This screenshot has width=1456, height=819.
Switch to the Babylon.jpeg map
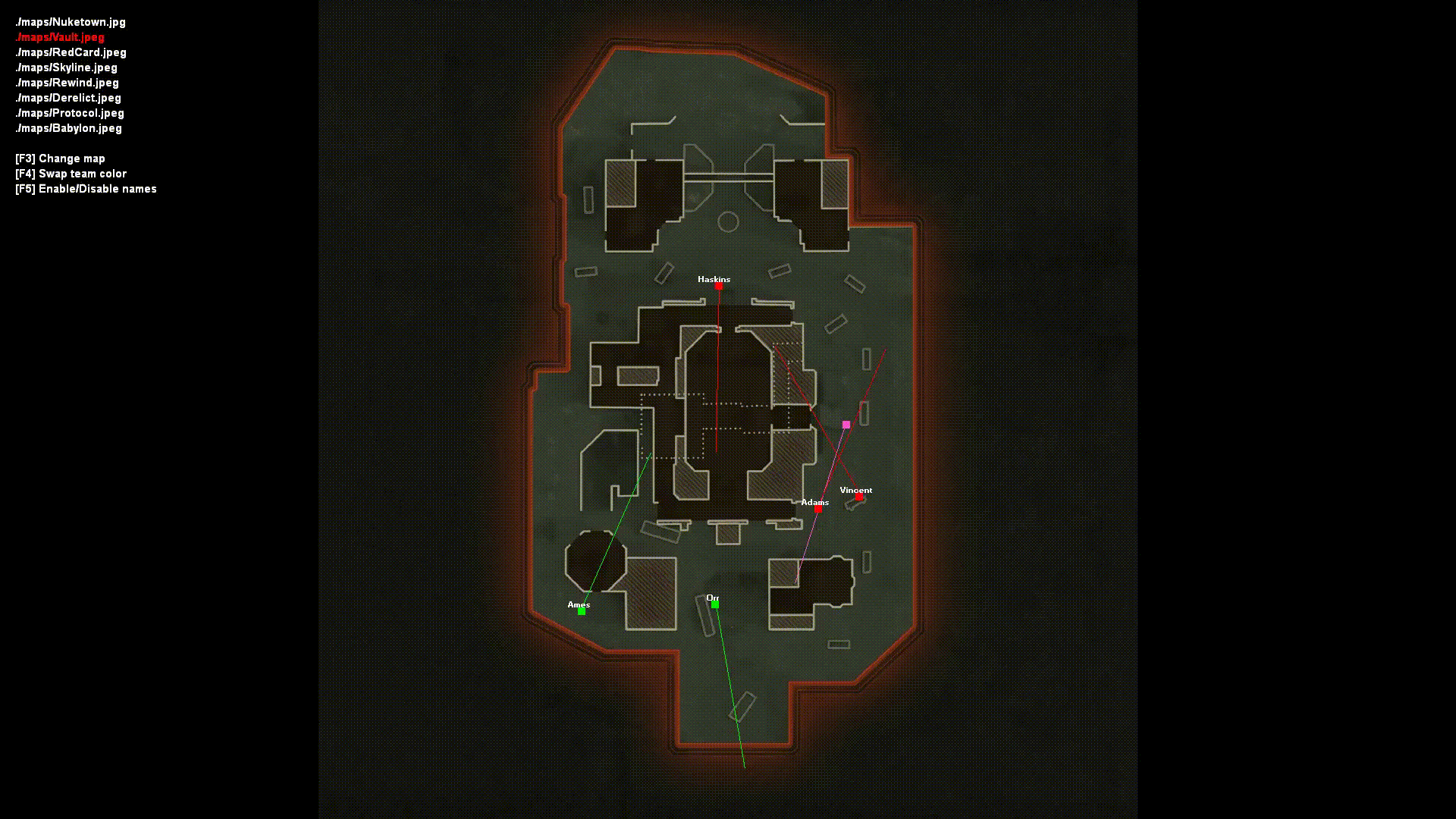(67, 128)
